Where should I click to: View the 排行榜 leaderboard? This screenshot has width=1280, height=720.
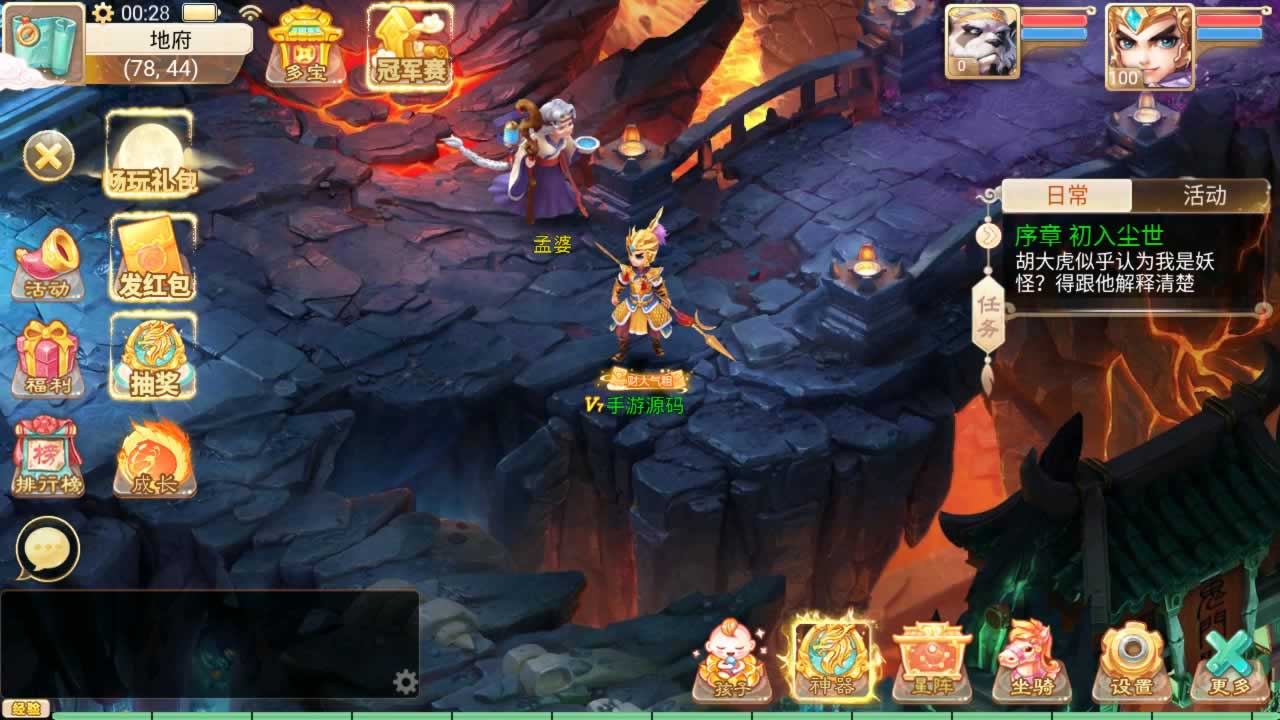coord(47,457)
